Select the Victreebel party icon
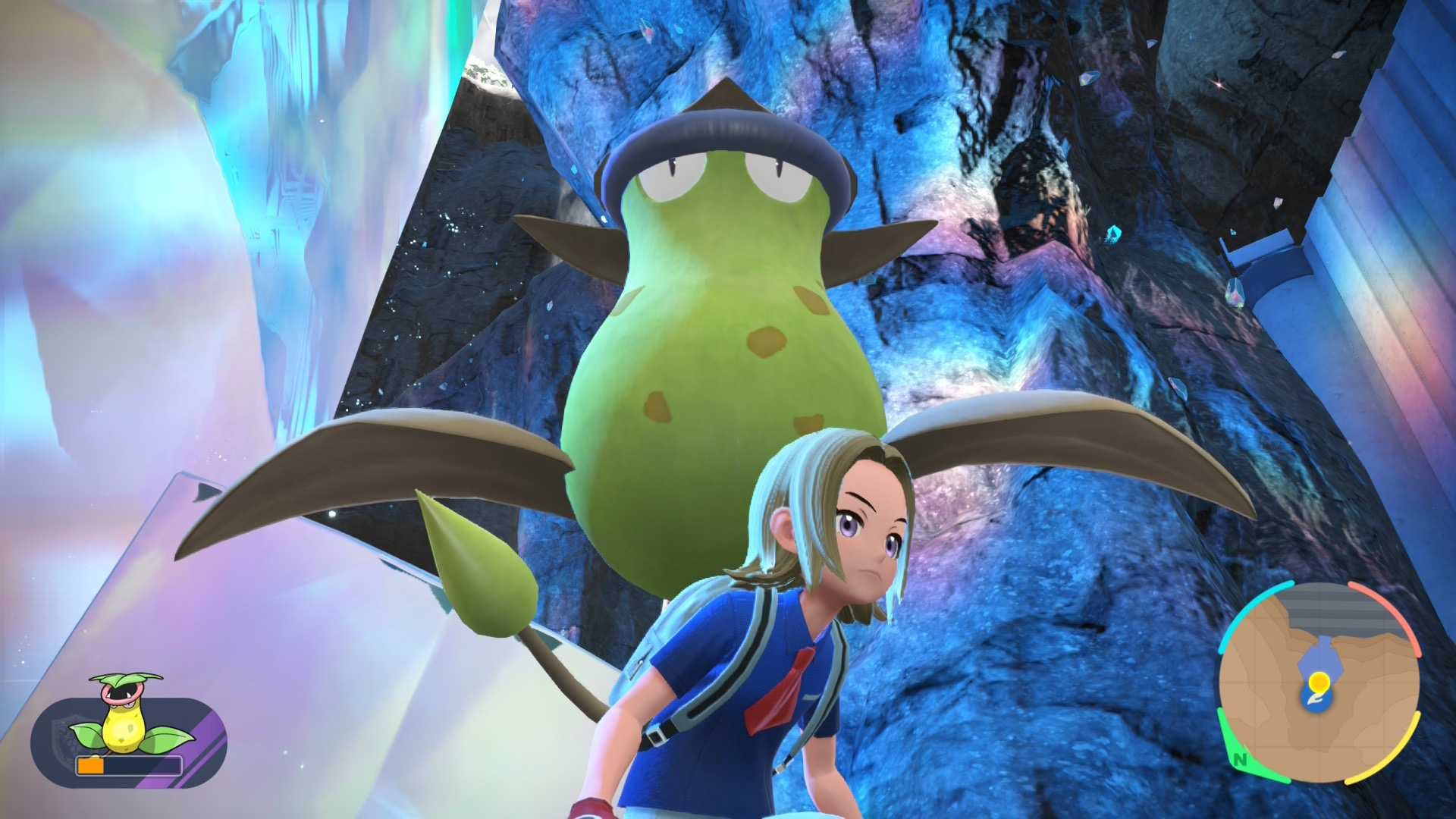The image size is (1456, 819). 125,717
